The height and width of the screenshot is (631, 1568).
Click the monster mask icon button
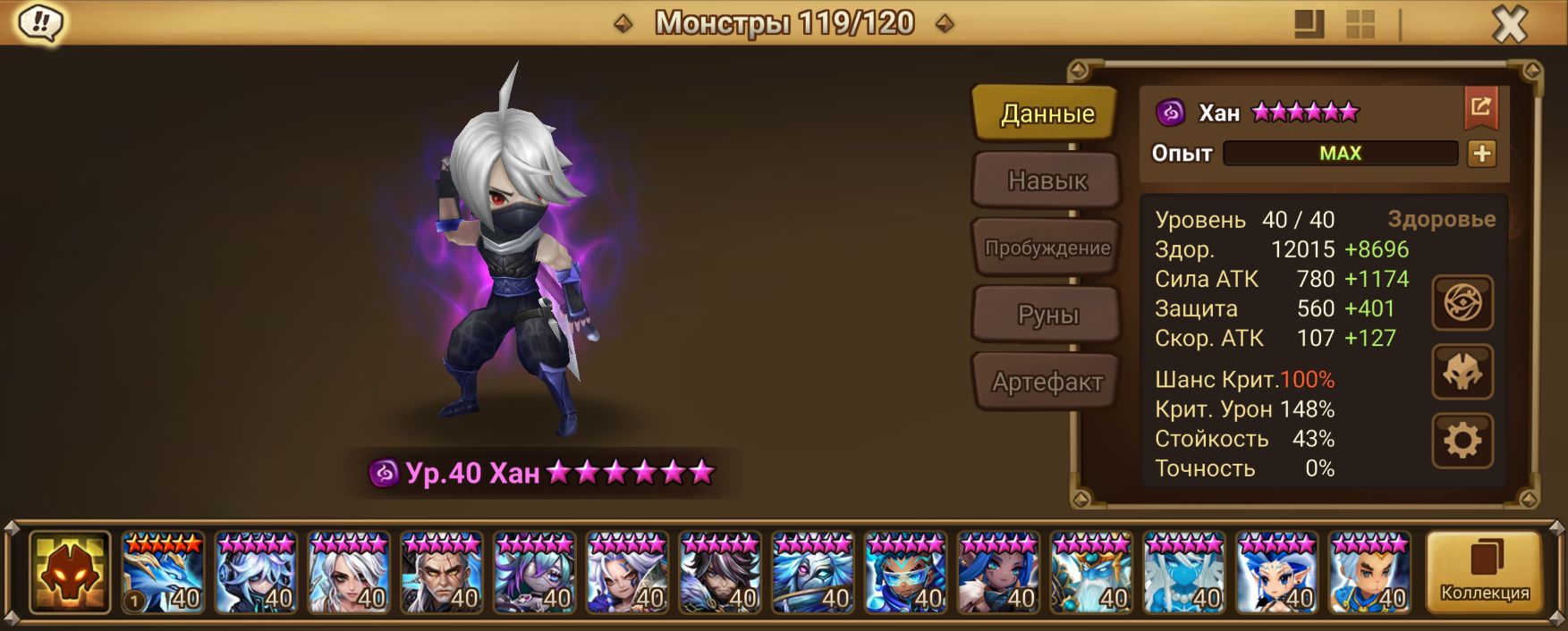pyautogui.click(x=1462, y=372)
